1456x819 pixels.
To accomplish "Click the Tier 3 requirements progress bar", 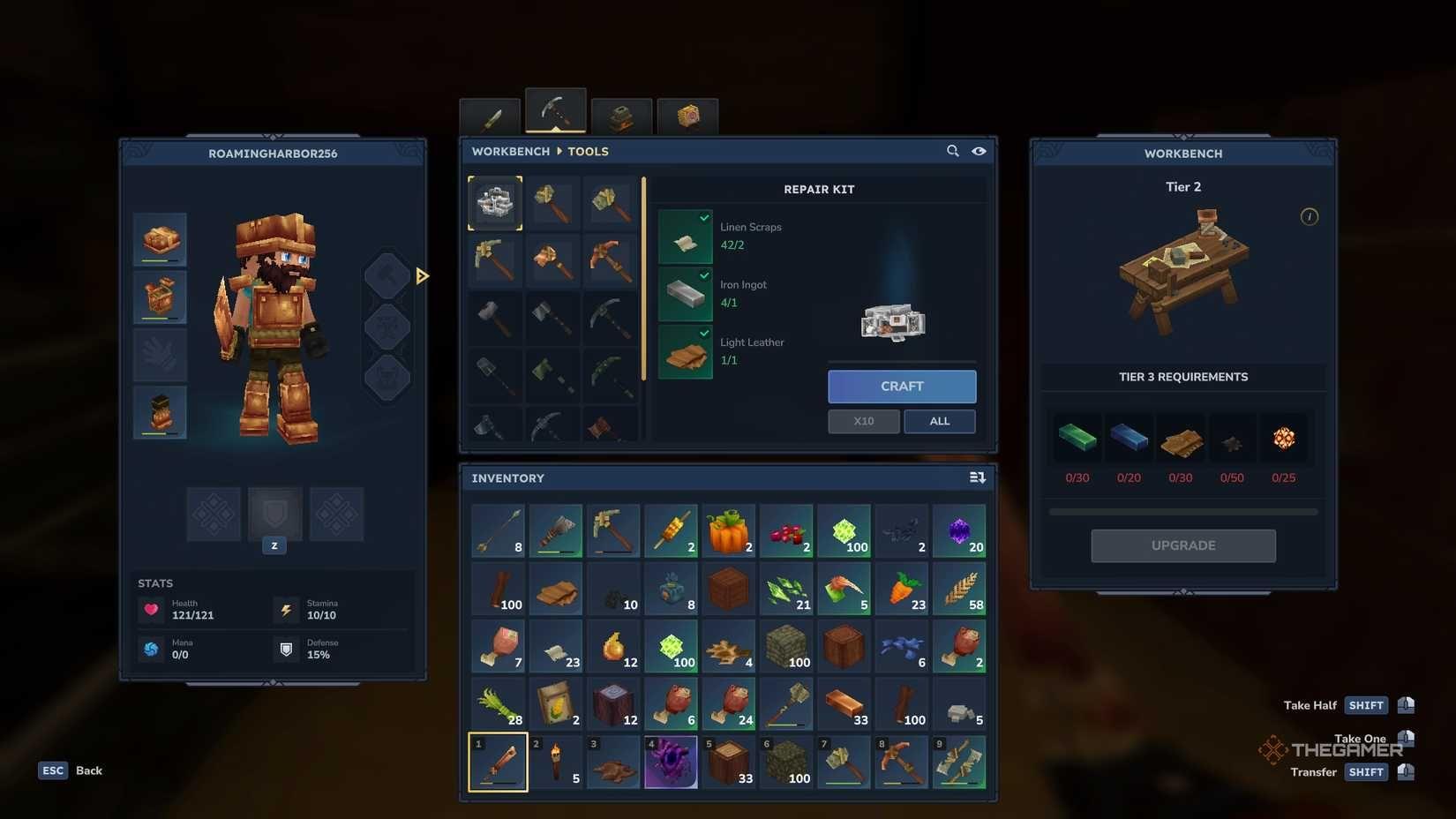I will [1182, 510].
